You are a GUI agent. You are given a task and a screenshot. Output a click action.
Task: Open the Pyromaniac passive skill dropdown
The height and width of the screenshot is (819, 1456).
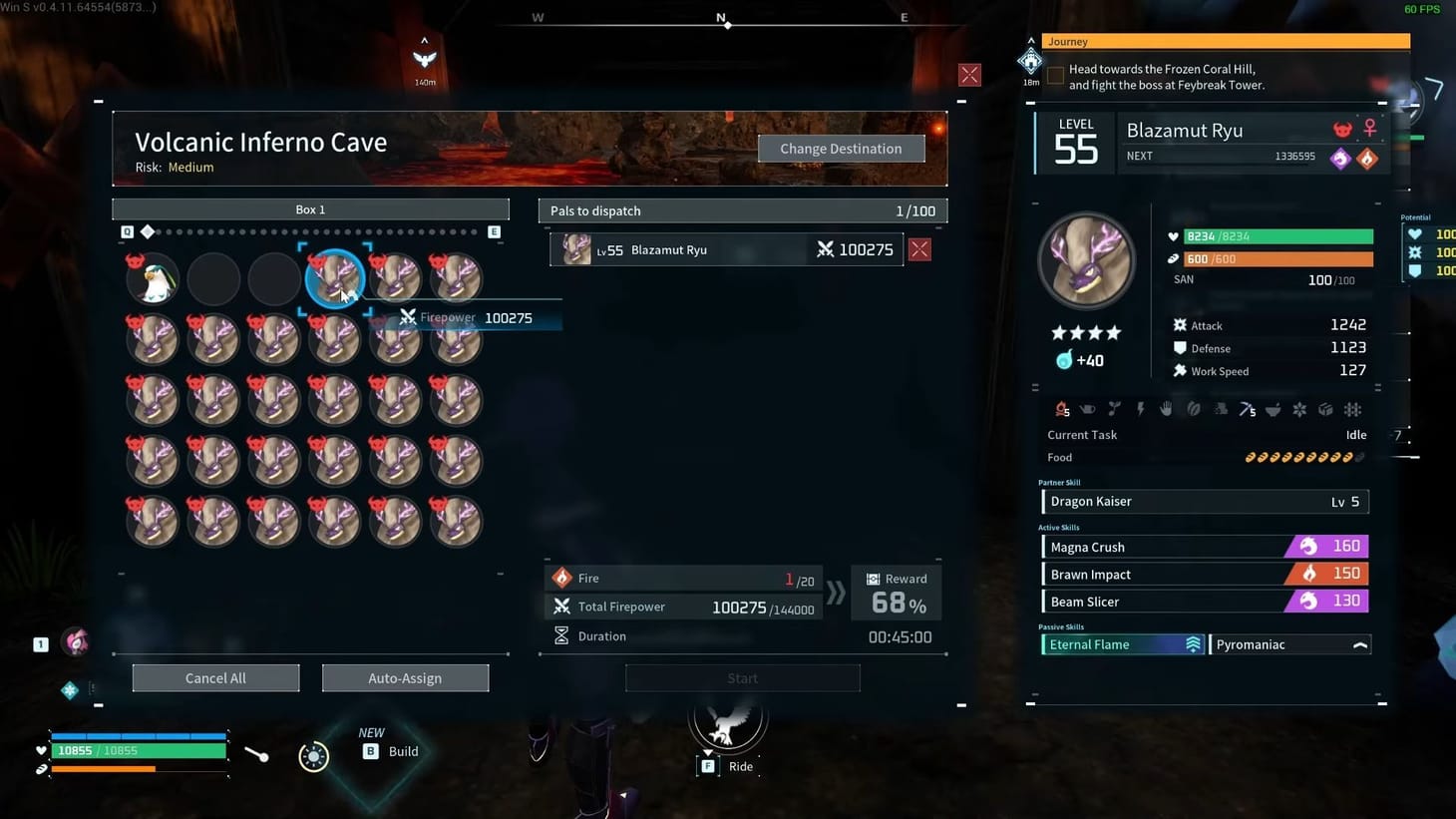(1359, 644)
